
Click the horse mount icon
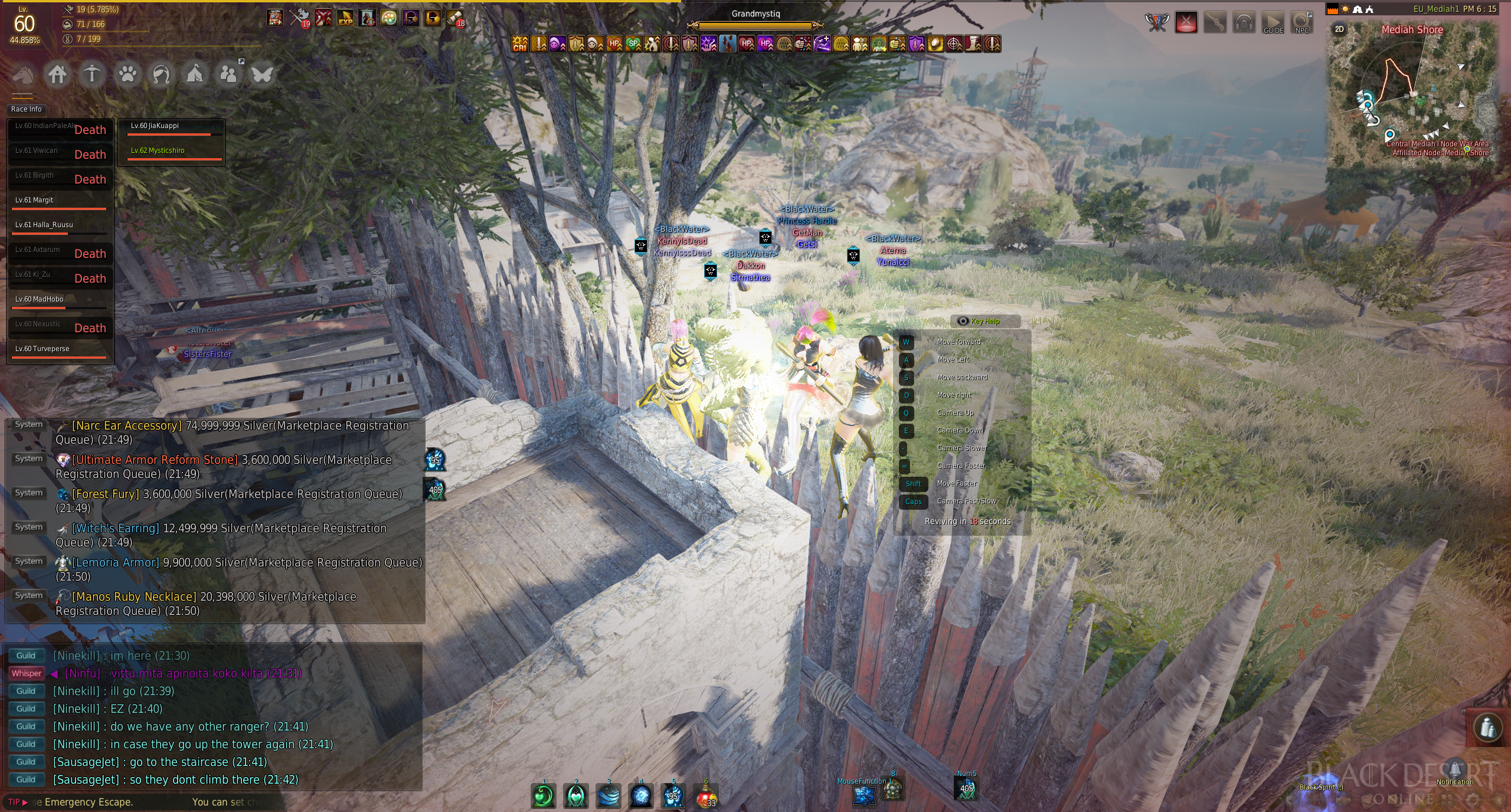[x=24, y=75]
